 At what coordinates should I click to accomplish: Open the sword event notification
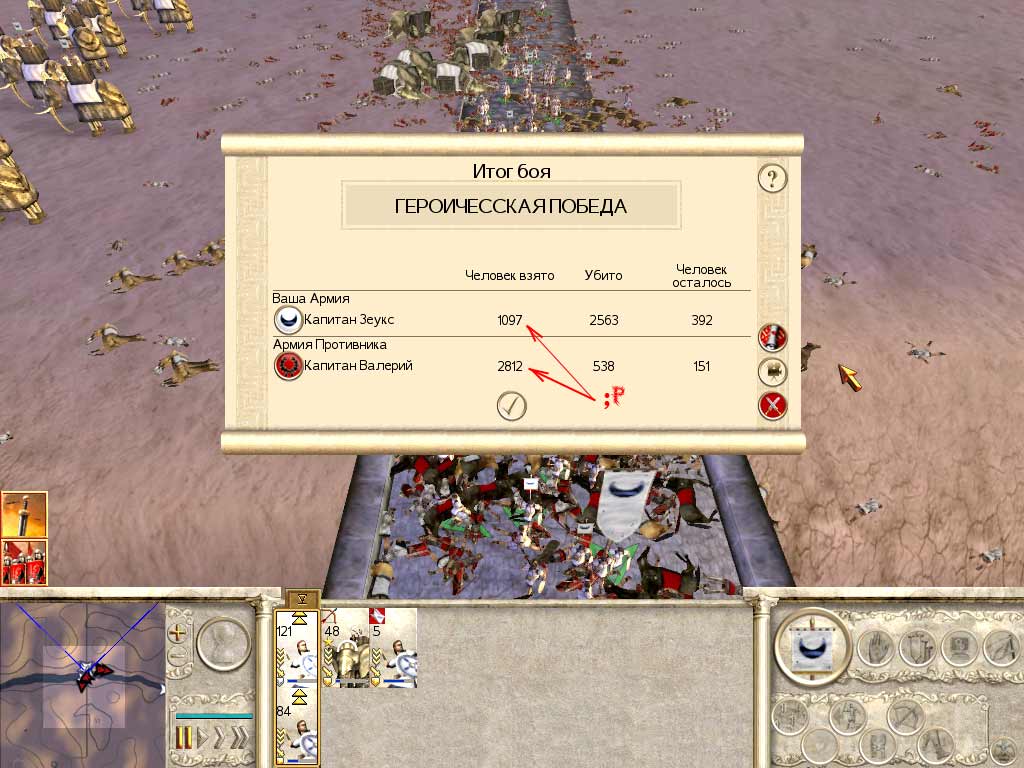click(x=24, y=514)
